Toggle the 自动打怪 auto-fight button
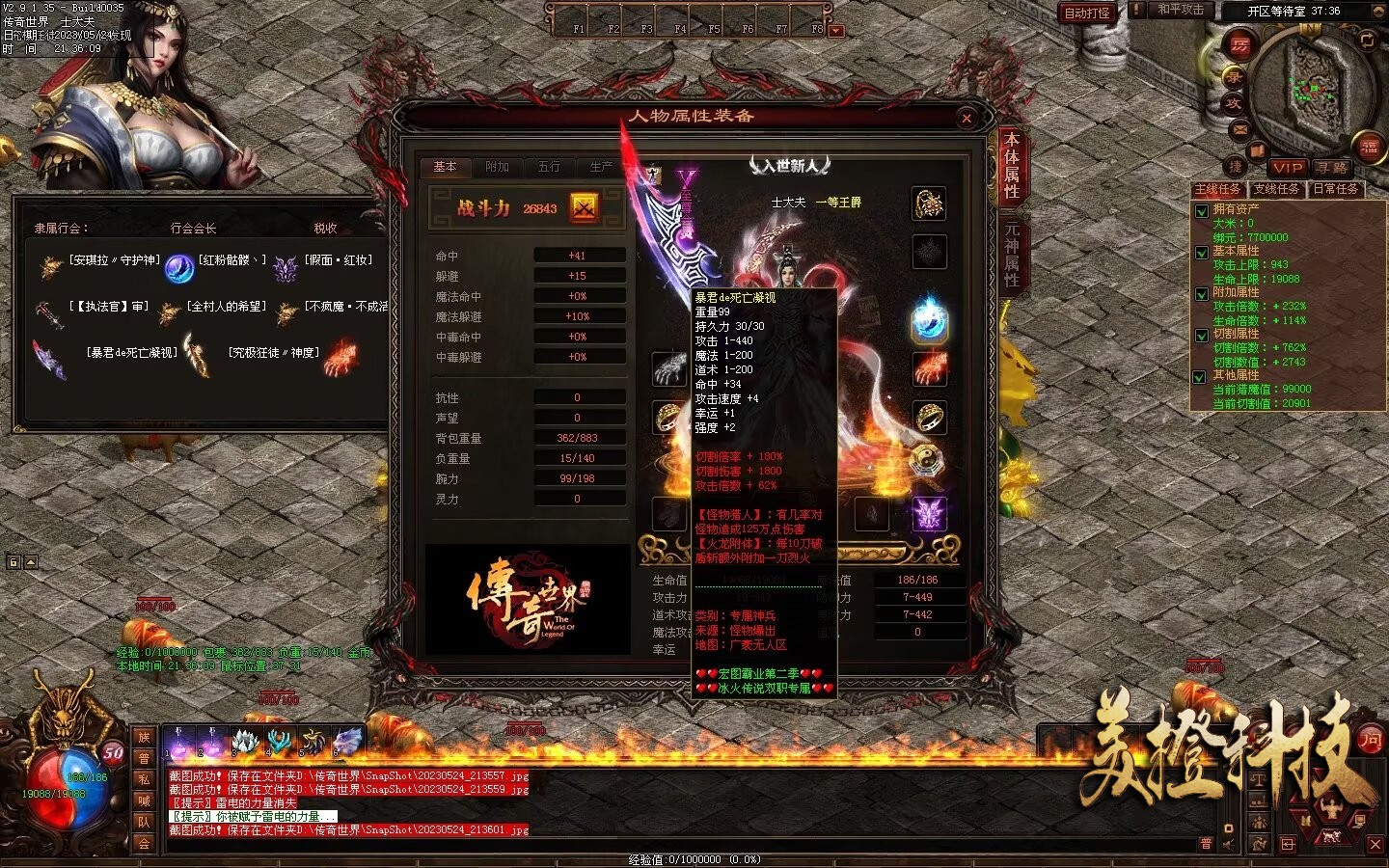1389x868 pixels. click(1087, 13)
